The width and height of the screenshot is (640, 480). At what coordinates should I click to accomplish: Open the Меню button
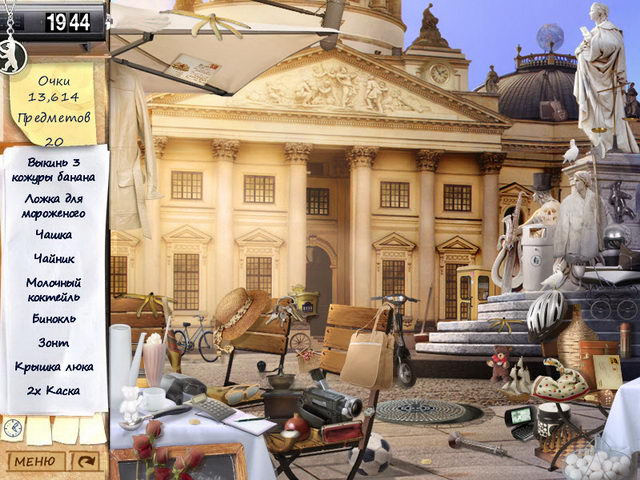click(x=36, y=461)
